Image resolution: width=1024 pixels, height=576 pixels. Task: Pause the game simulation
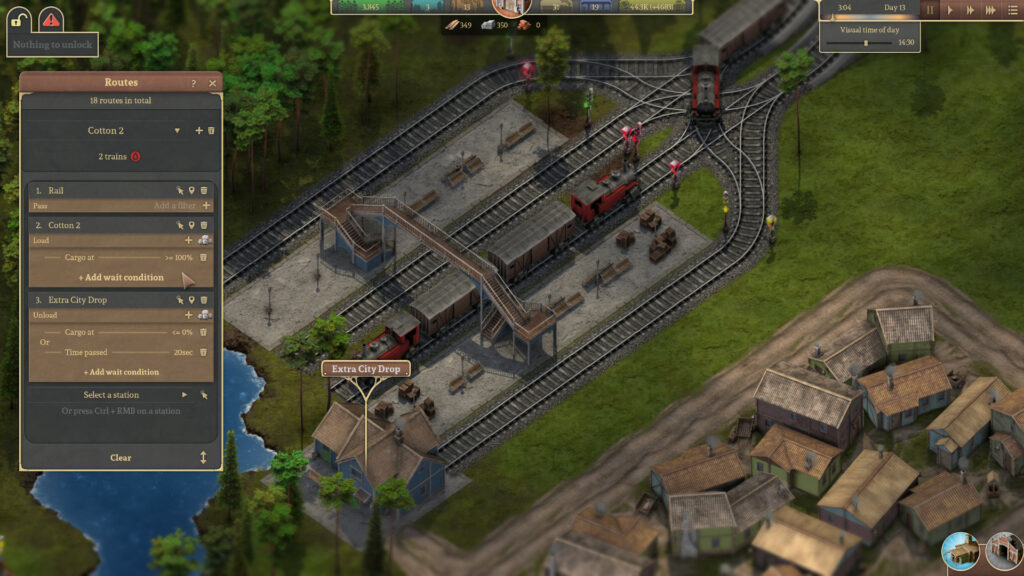[930, 10]
